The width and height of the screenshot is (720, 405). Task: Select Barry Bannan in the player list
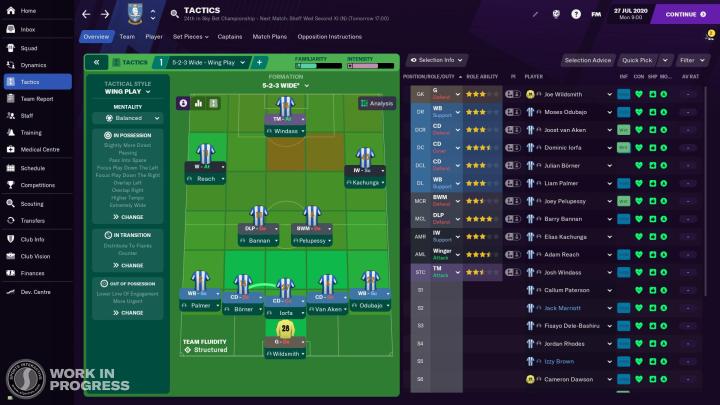click(x=565, y=217)
